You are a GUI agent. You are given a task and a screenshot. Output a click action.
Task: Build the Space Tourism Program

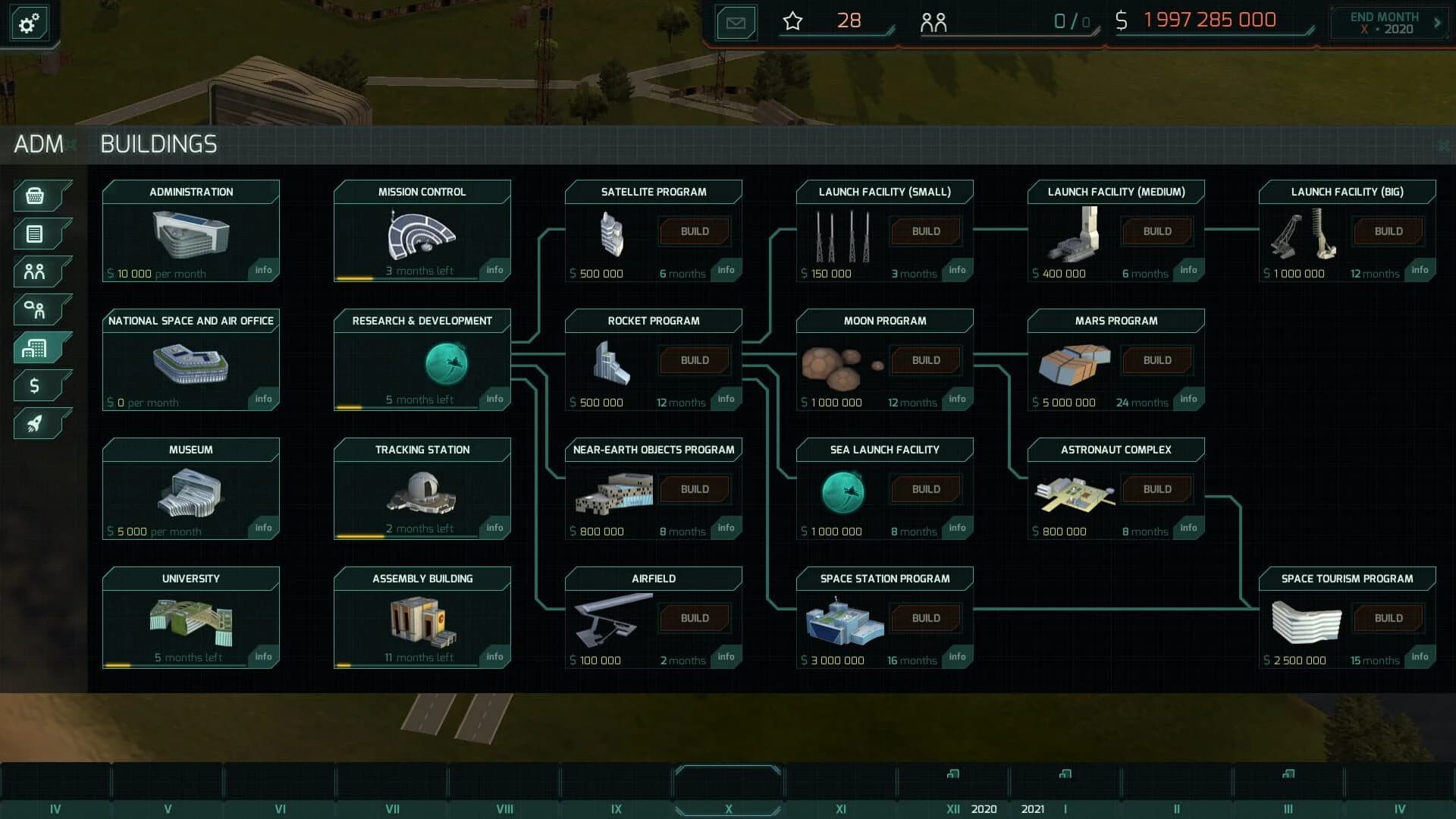[1388, 617]
